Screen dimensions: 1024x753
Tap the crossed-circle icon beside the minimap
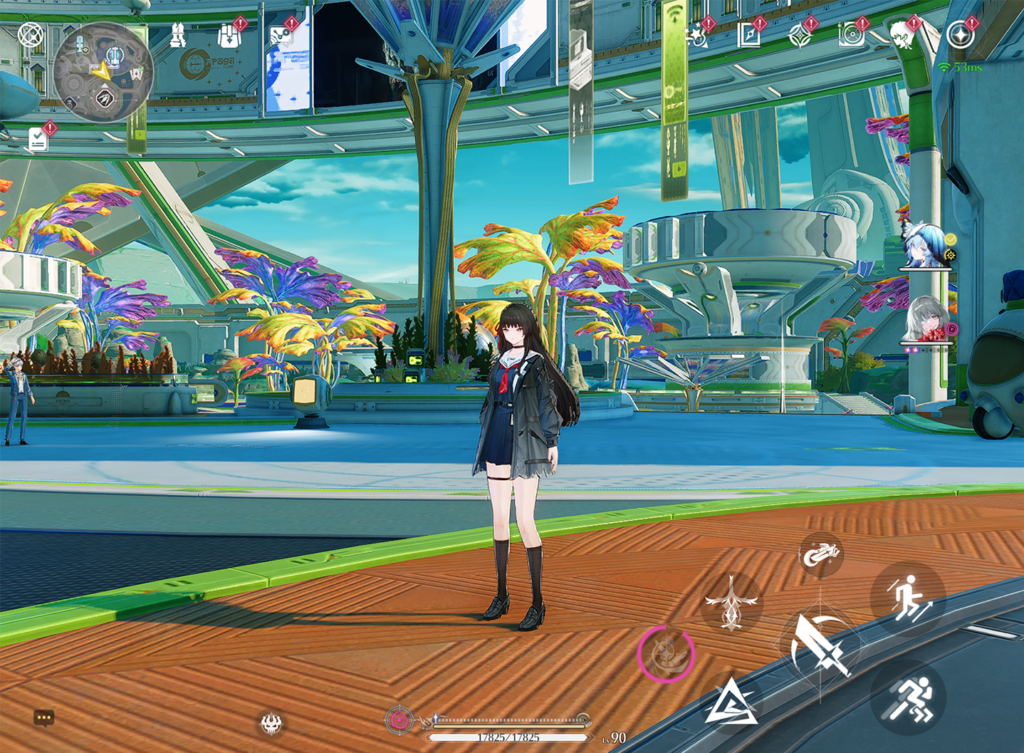(x=31, y=37)
